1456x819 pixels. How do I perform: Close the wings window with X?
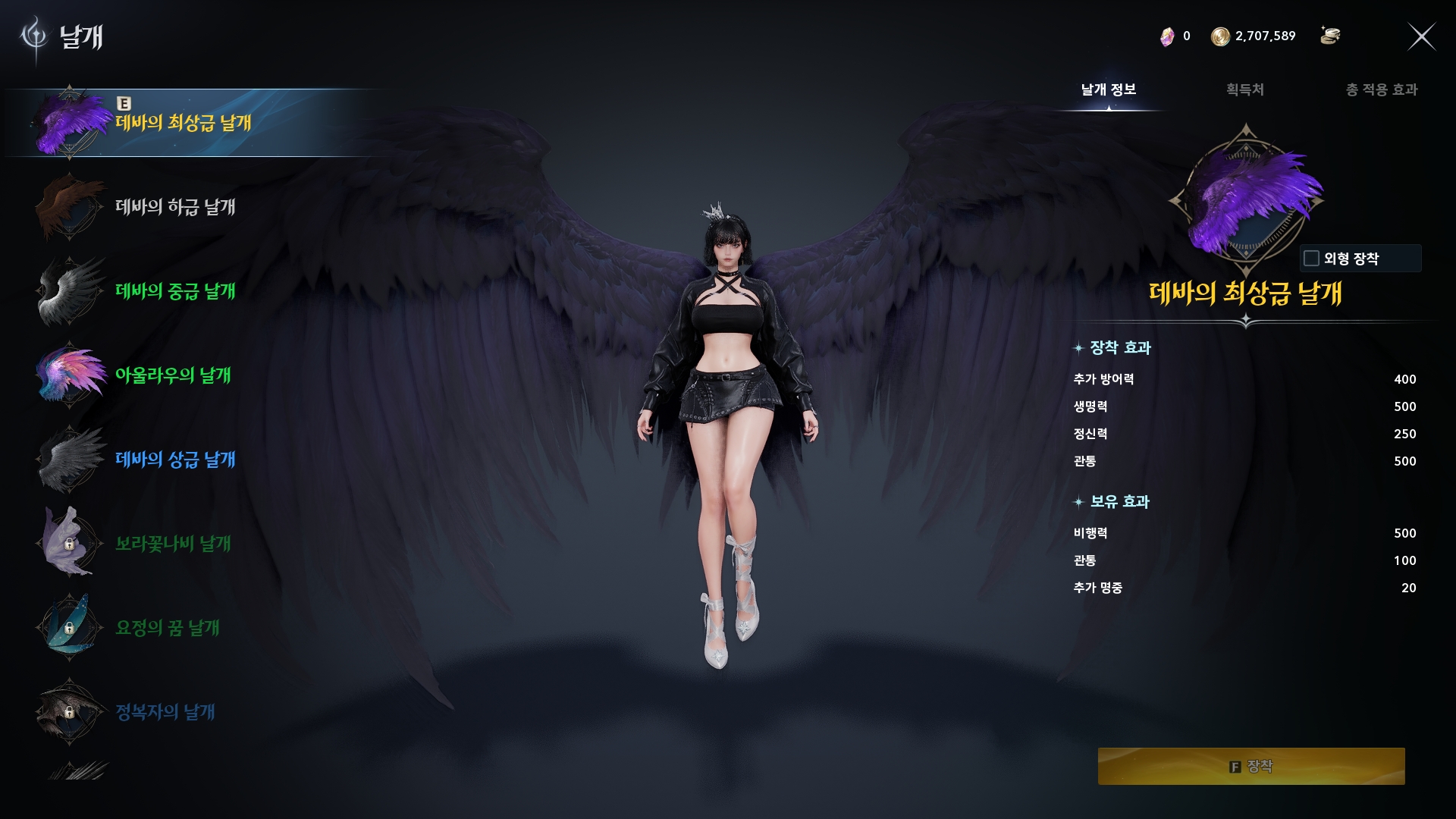(1421, 36)
